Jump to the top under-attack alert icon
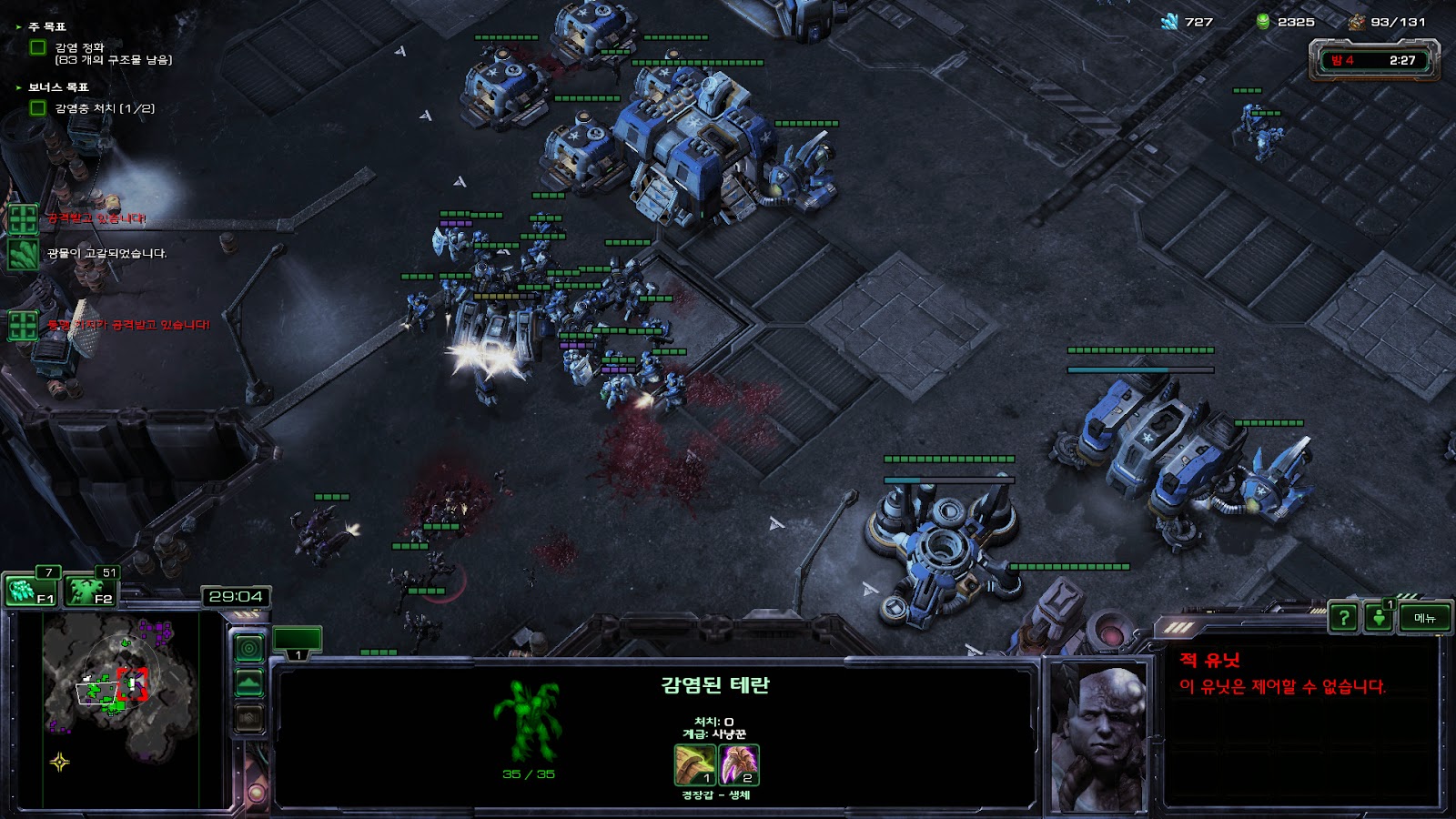Viewport: 1456px width, 819px height. point(23,219)
